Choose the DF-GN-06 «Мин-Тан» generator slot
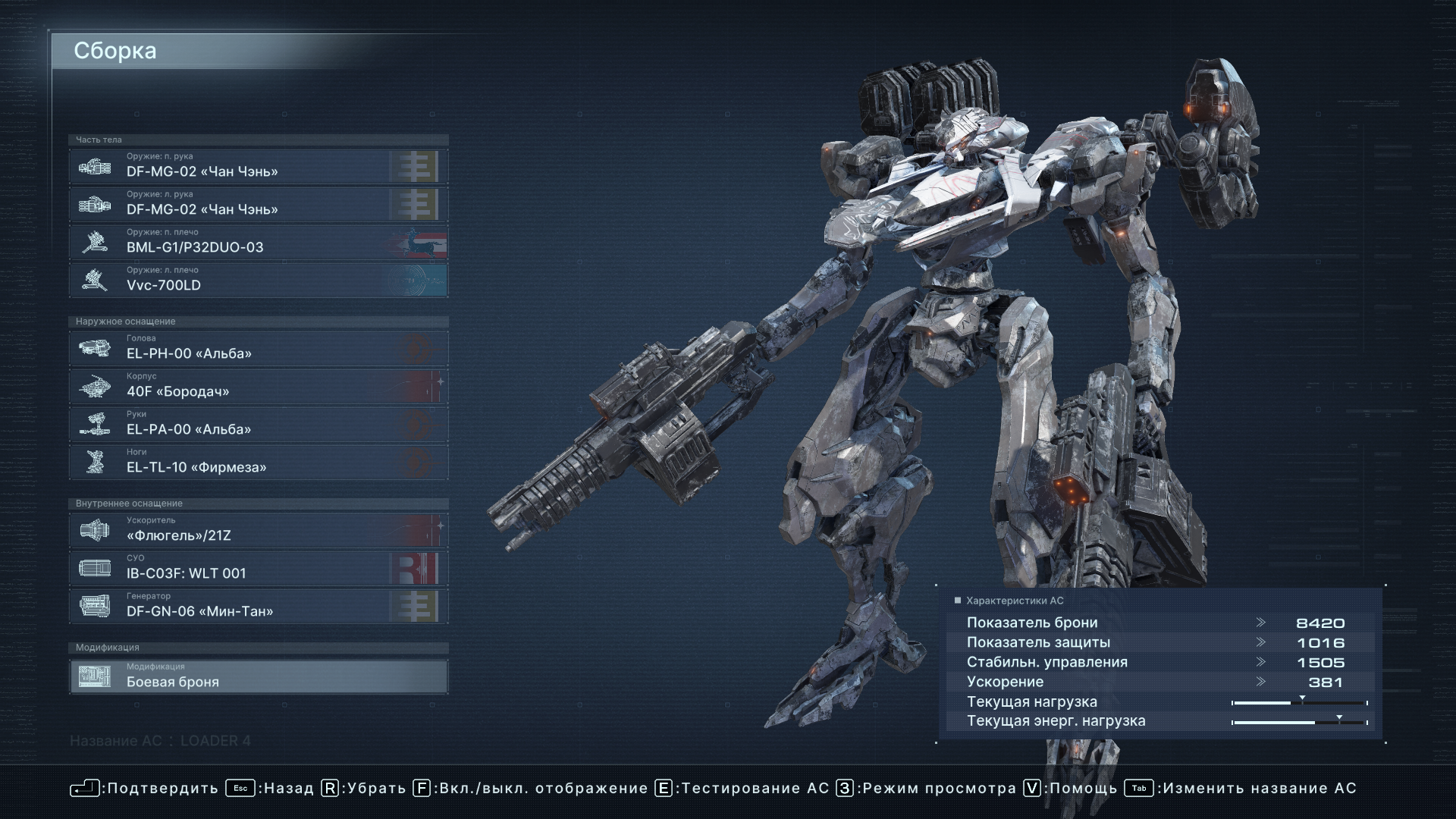1456x819 pixels. 258,606
